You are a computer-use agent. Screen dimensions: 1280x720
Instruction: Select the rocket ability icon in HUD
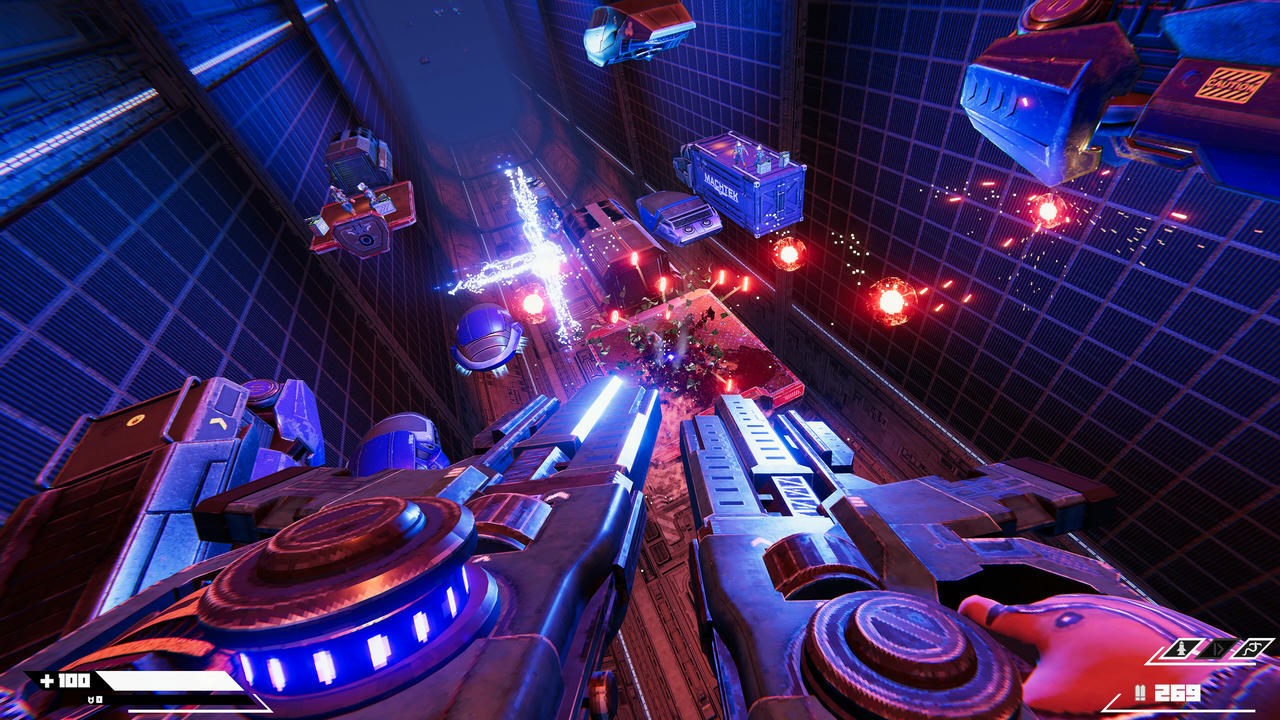(1179, 647)
